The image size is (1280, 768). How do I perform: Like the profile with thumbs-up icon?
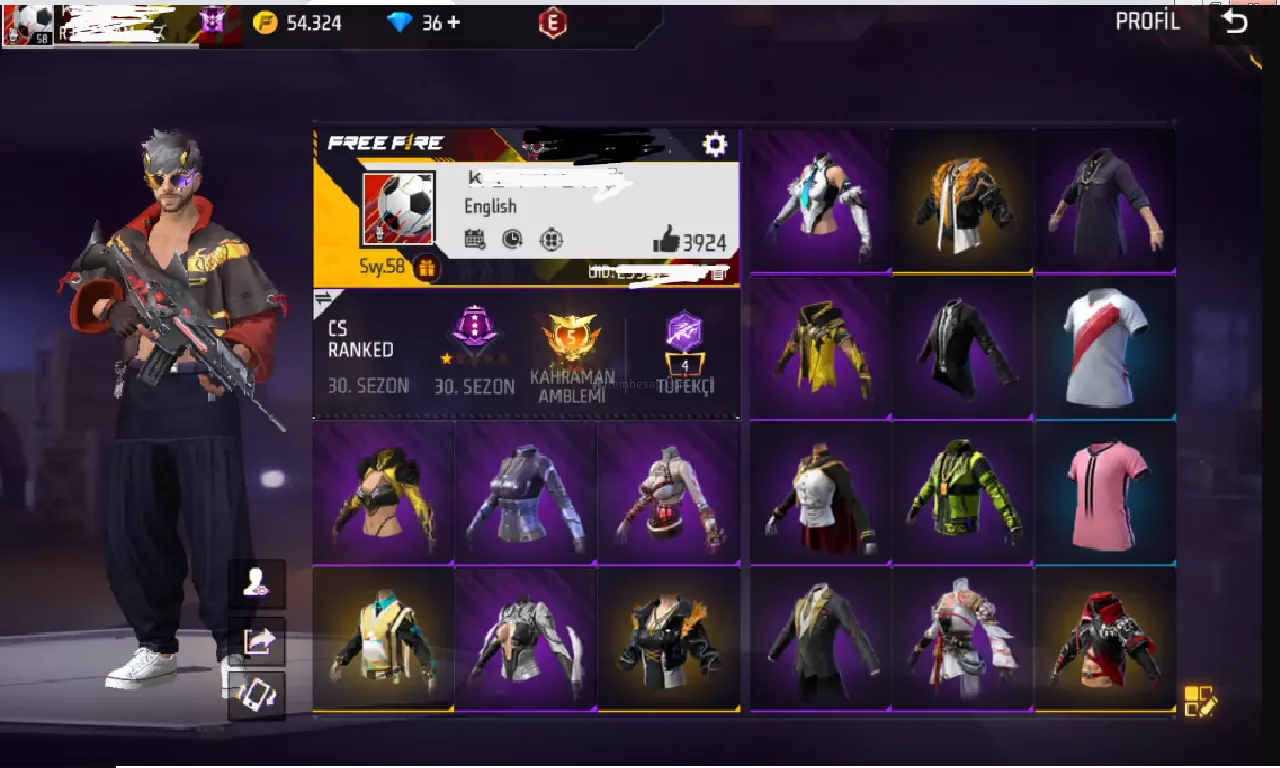pyautogui.click(x=666, y=239)
